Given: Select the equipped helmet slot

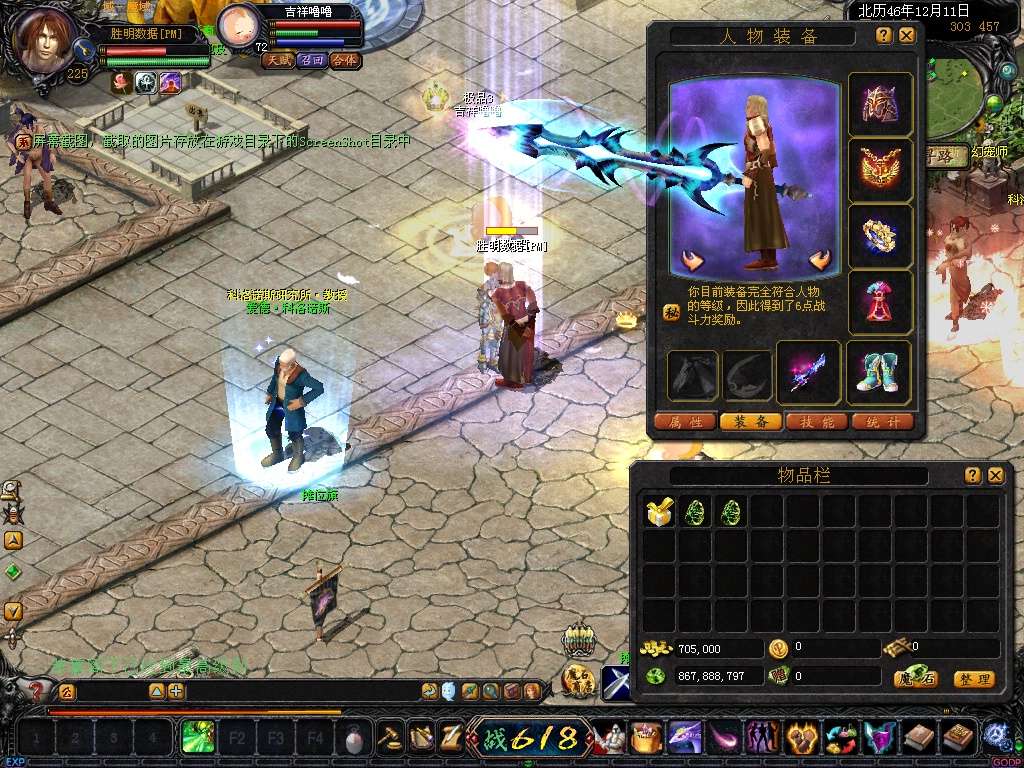Looking at the screenshot, I should coord(880,104).
